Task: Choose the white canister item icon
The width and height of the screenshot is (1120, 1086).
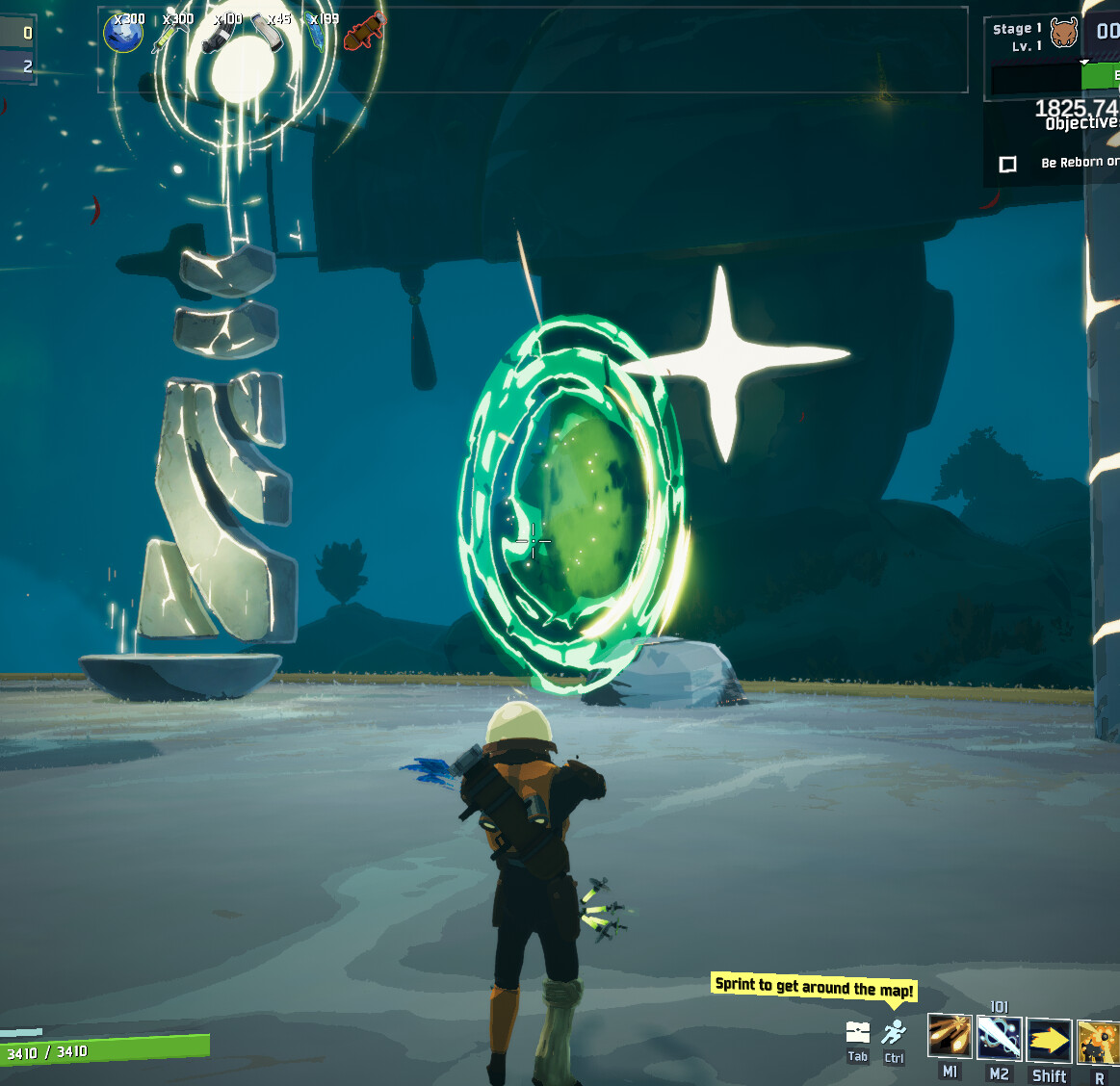Action: 268,33
